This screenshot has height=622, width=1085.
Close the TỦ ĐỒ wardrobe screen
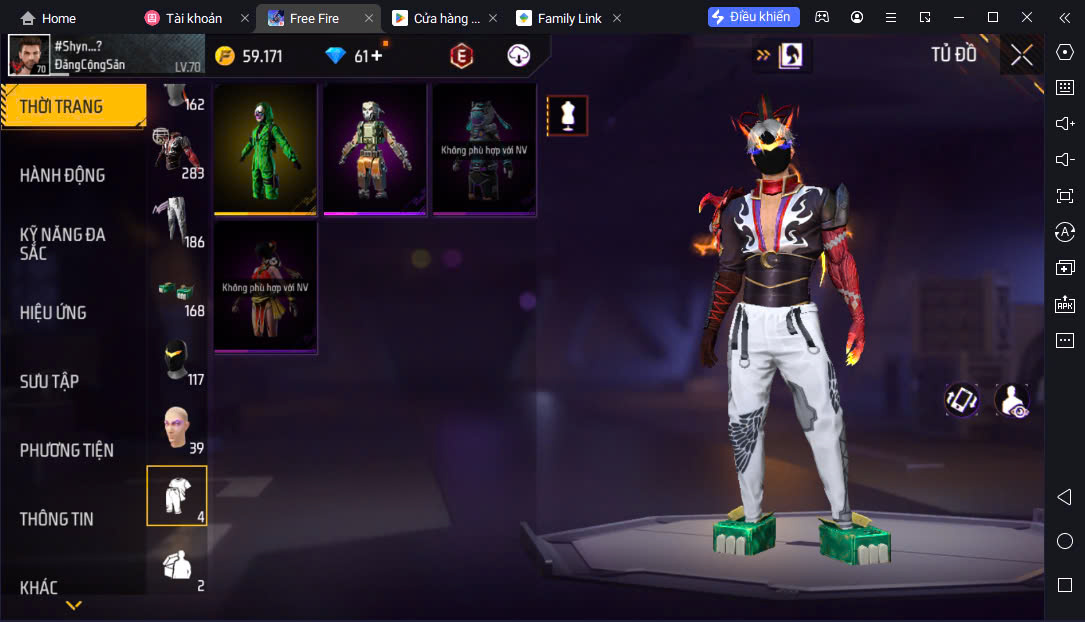[1021, 55]
